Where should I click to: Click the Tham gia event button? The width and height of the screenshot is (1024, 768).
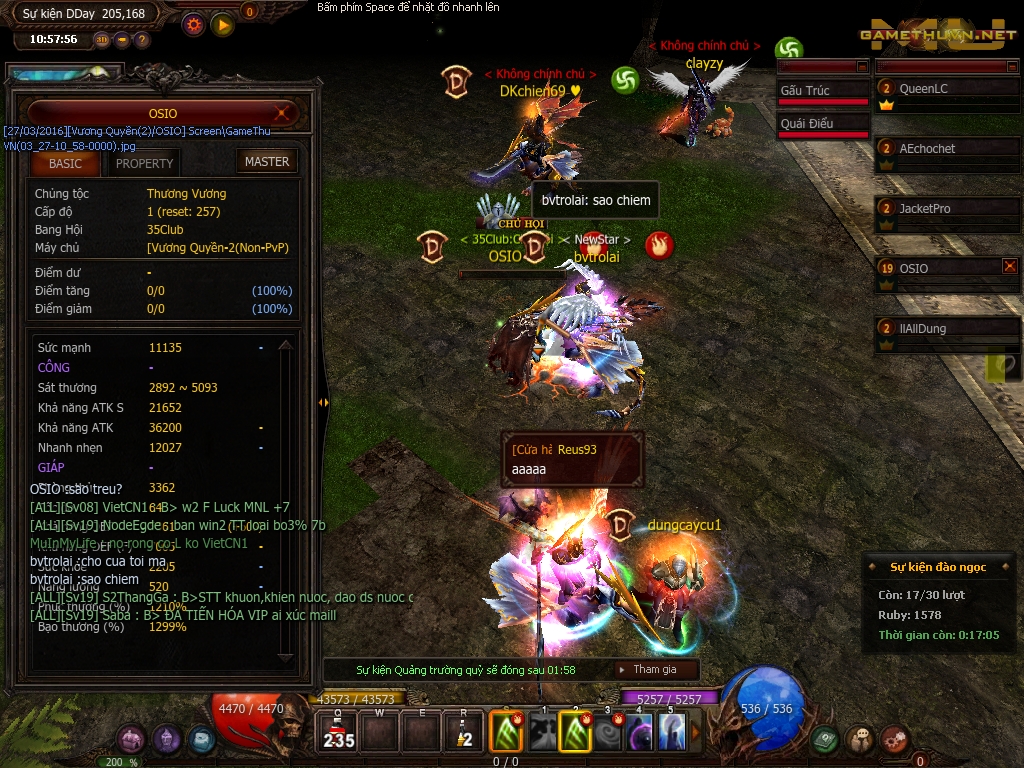654,669
